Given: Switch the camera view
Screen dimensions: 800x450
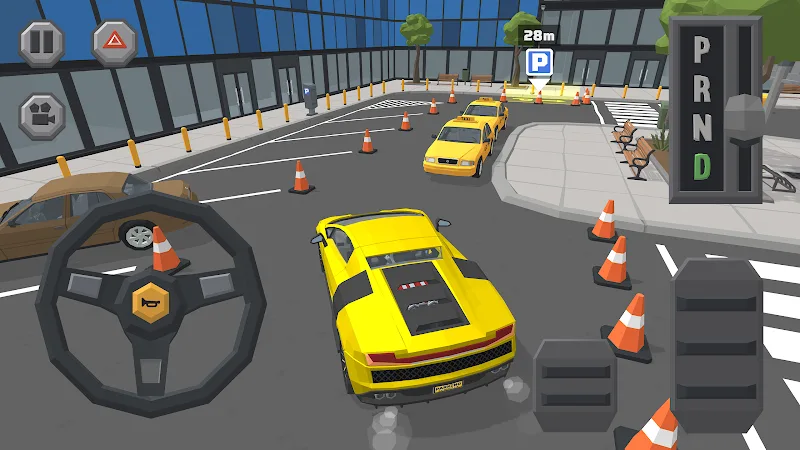Looking at the screenshot, I should coord(42,114).
